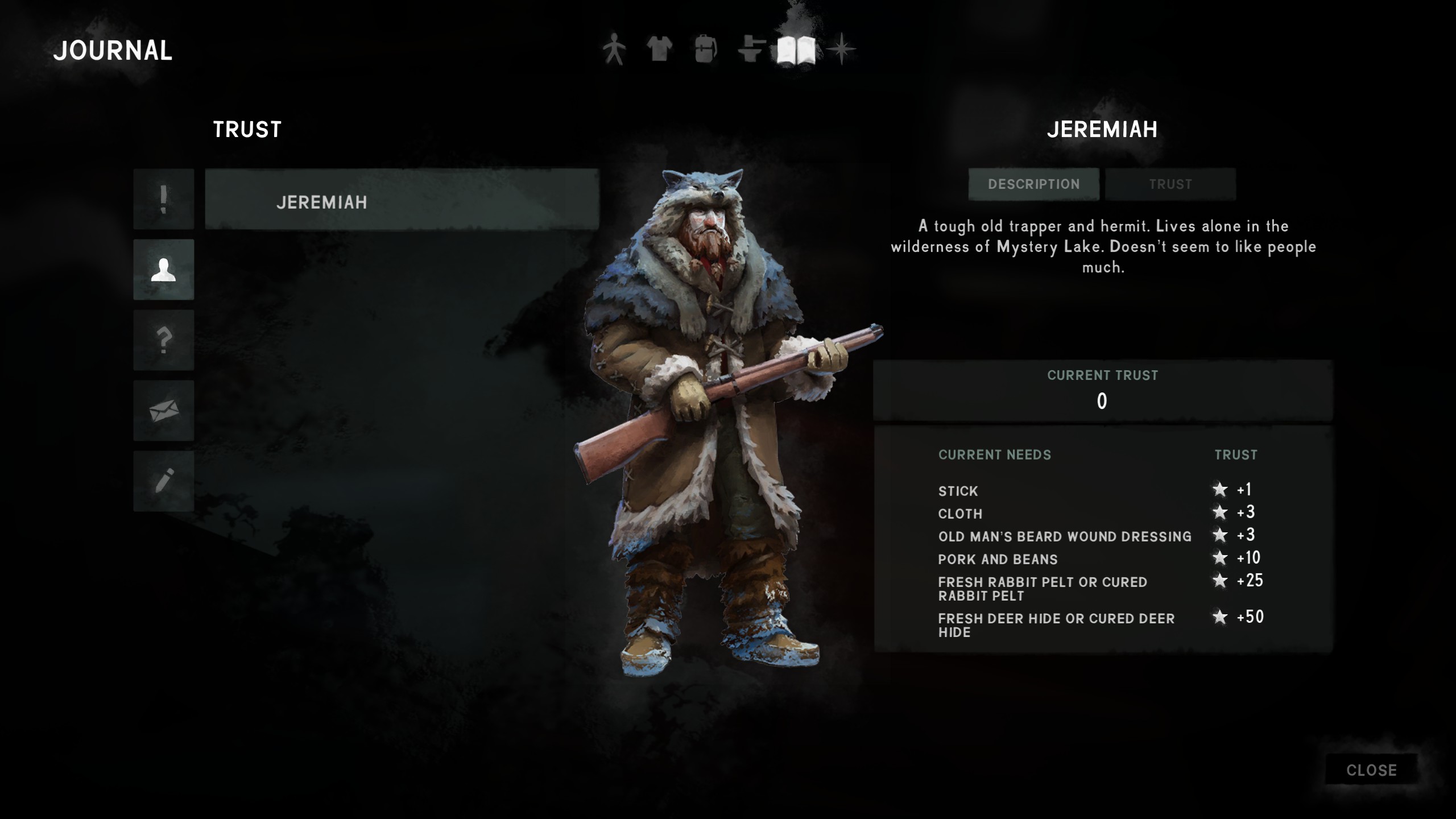The image size is (1456, 819).
Task: Open the backpack inventory tab
Action: point(705,49)
